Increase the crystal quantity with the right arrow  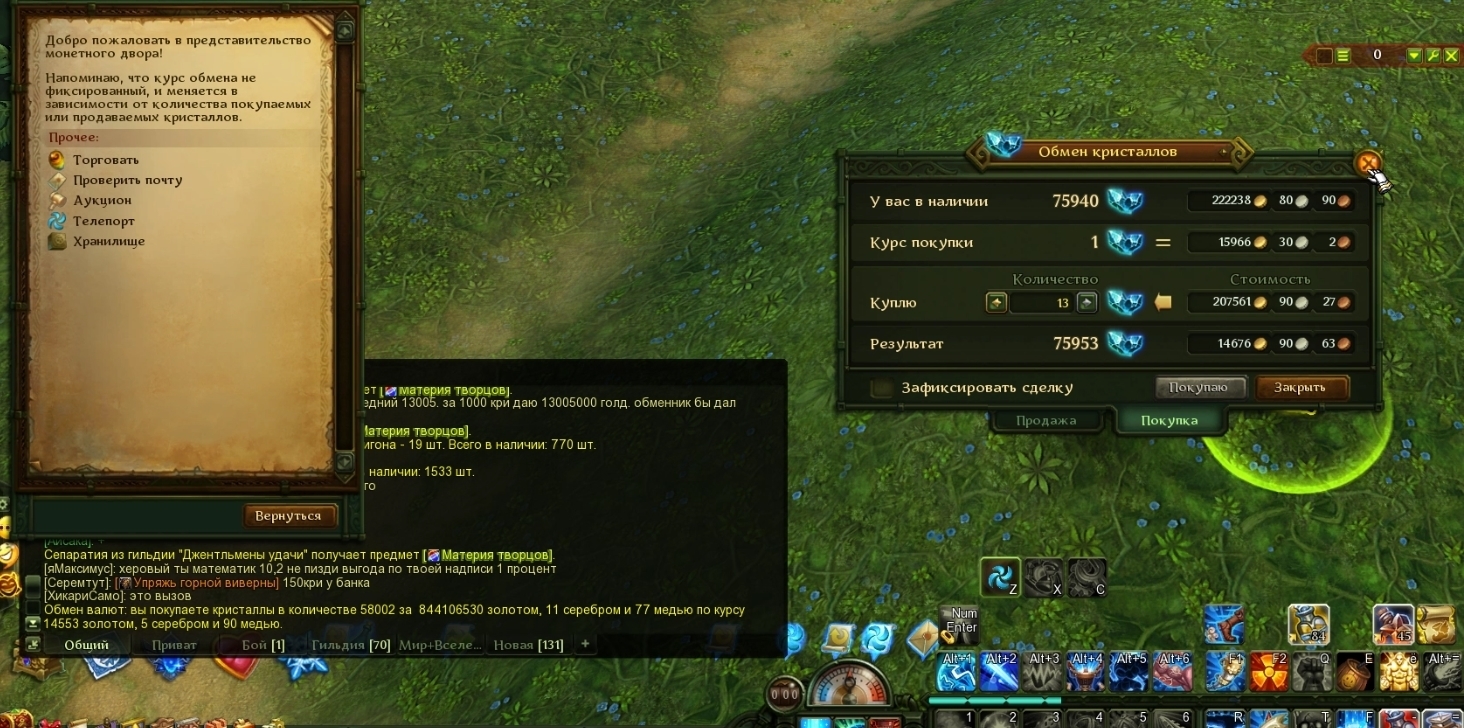point(1086,302)
